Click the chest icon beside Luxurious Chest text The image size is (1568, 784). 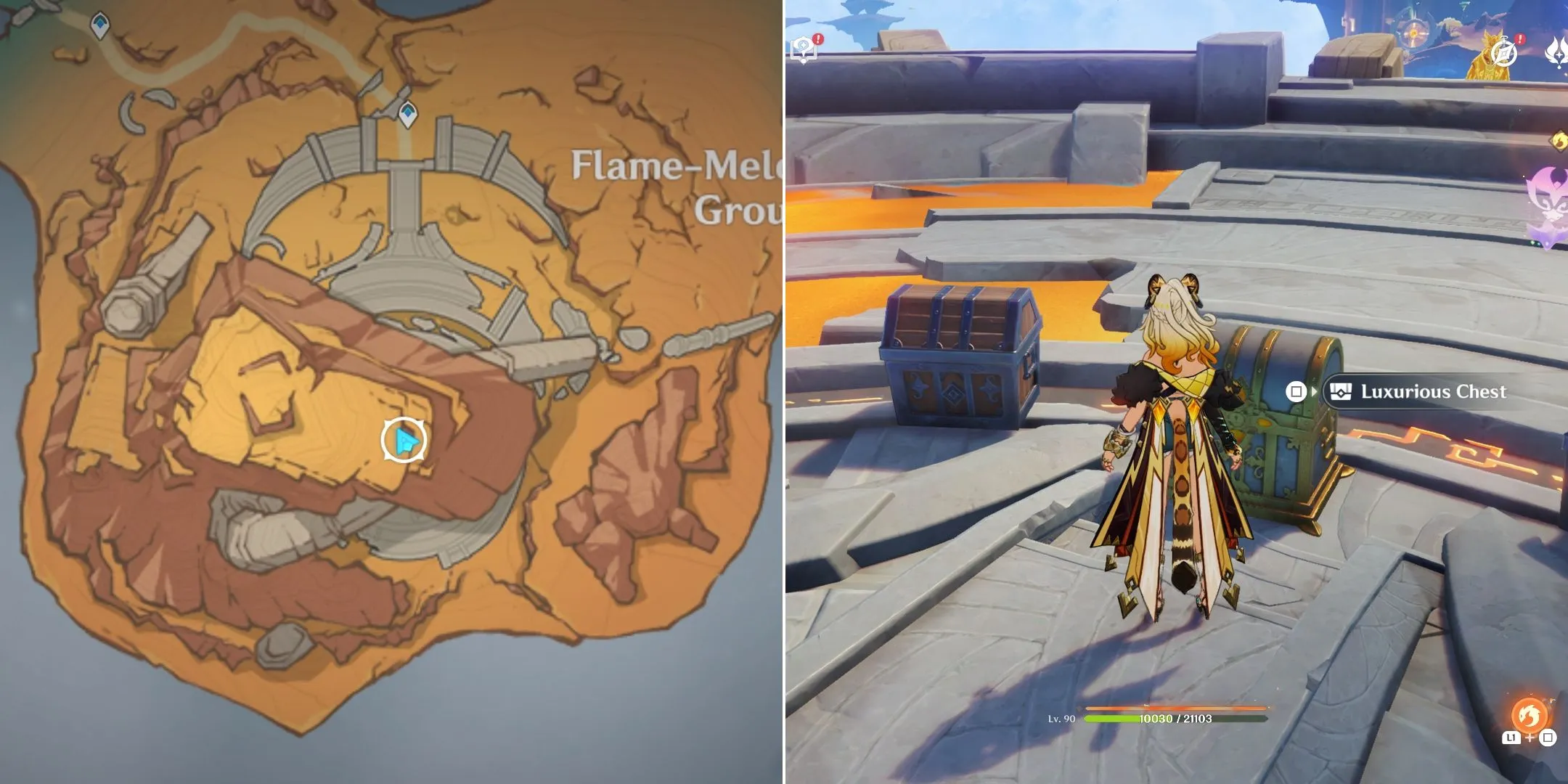click(x=1341, y=392)
